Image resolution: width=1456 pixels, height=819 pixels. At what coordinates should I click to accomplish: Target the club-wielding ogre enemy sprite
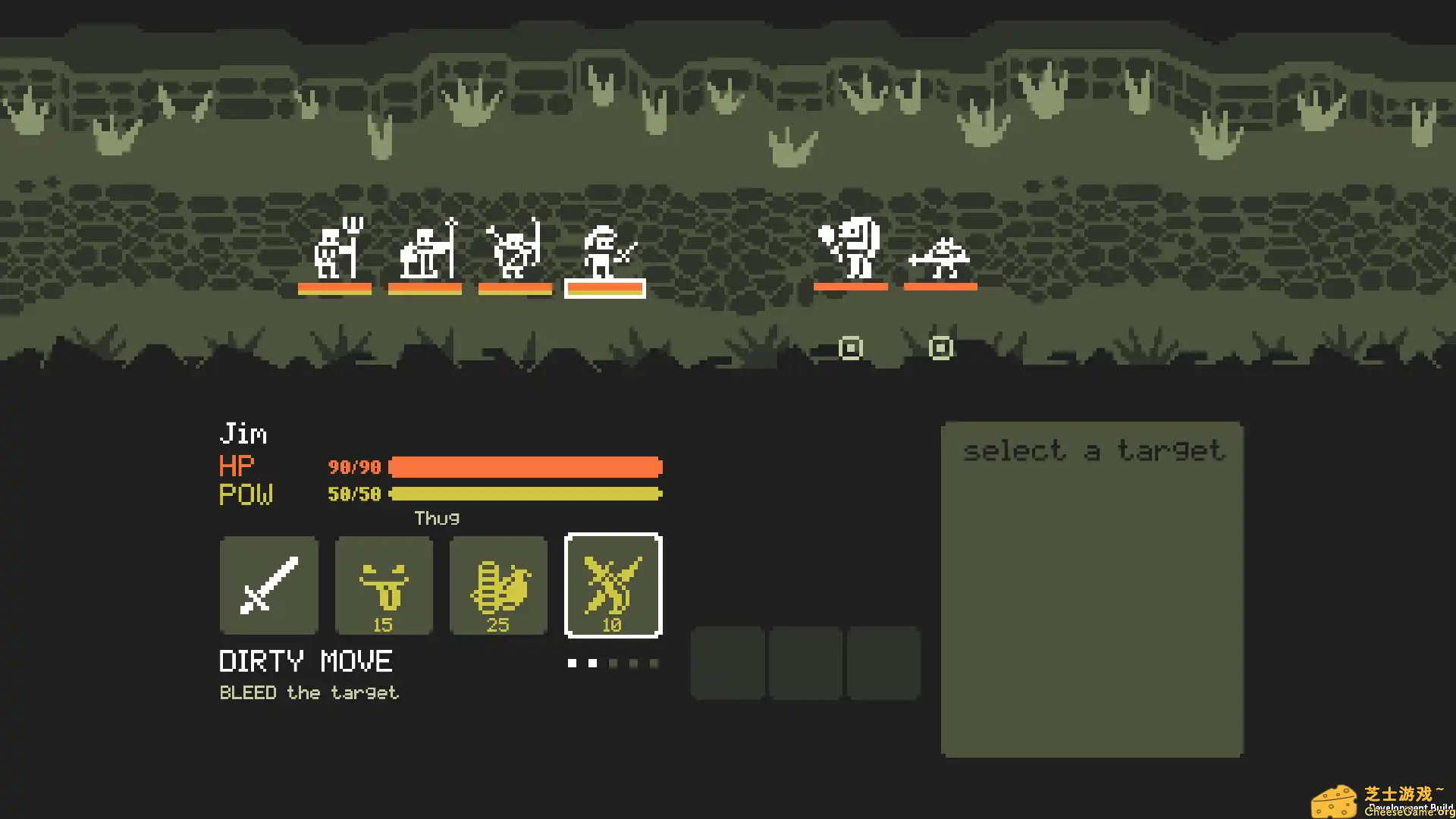851,250
